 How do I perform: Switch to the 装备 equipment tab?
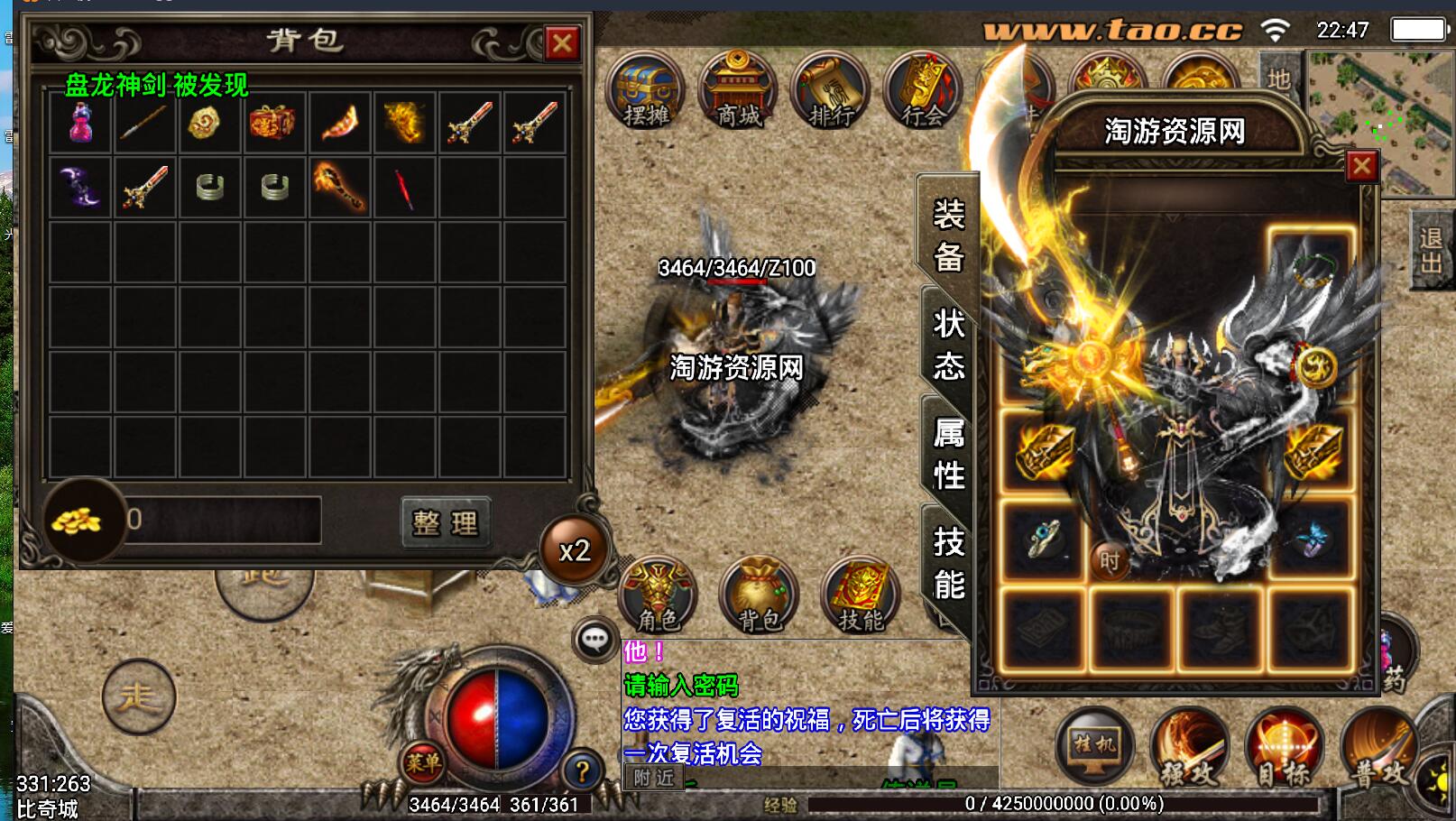pos(948,235)
